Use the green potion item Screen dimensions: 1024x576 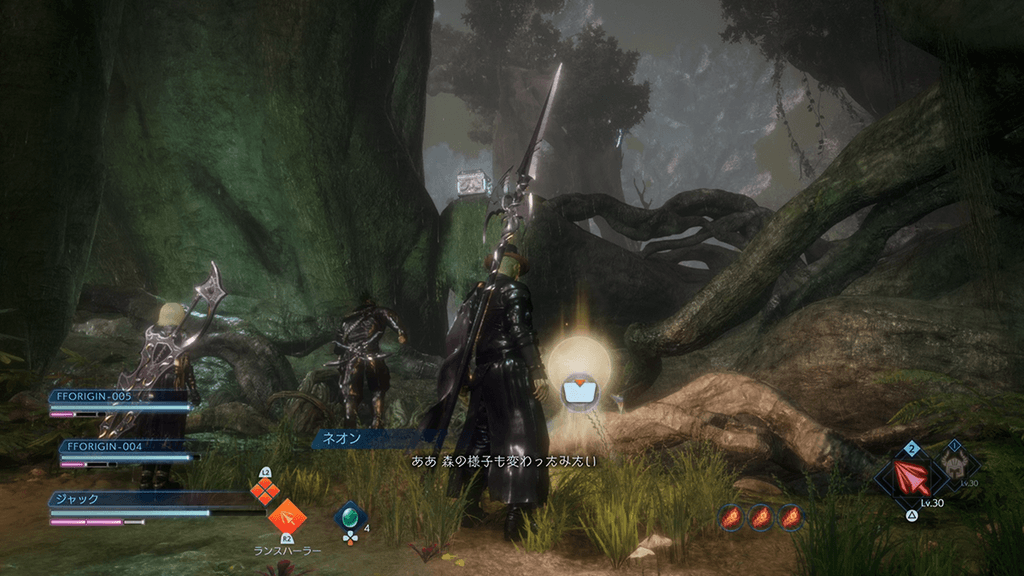pyautogui.click(x=350, y=517)
